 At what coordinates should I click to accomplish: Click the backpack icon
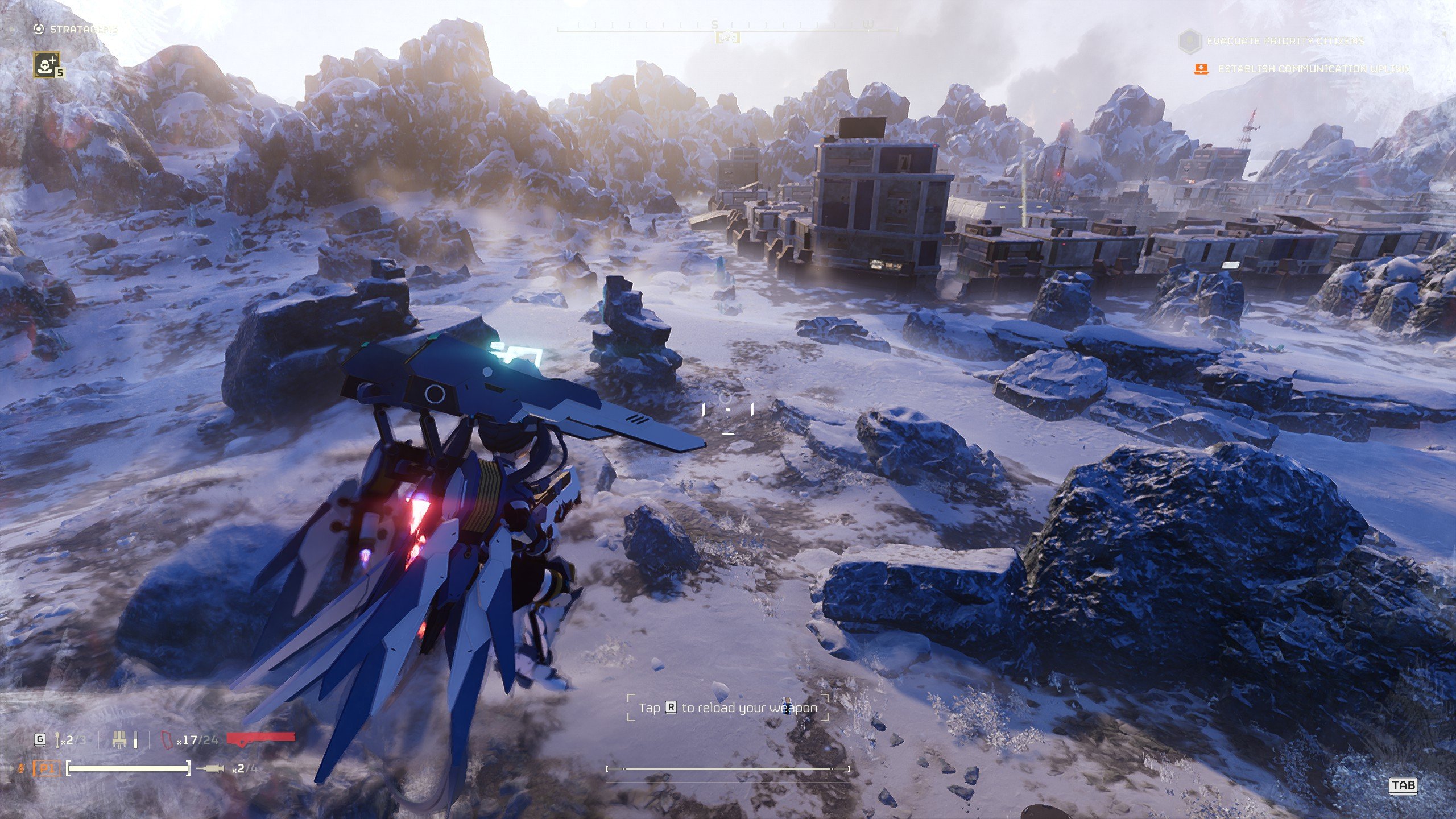[x=119, y=740]
